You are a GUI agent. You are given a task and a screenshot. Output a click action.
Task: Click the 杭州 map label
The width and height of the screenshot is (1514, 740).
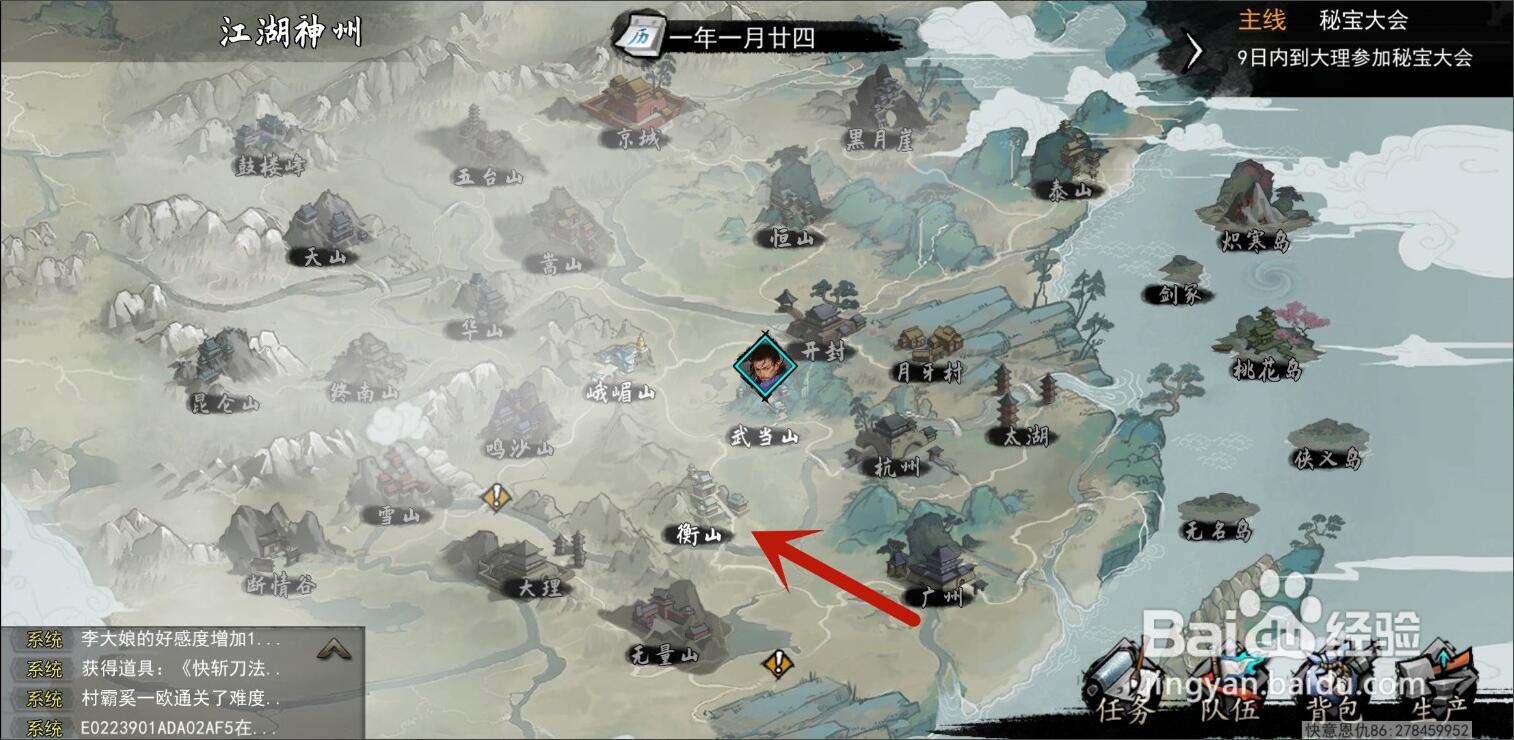tap(898, 468)
